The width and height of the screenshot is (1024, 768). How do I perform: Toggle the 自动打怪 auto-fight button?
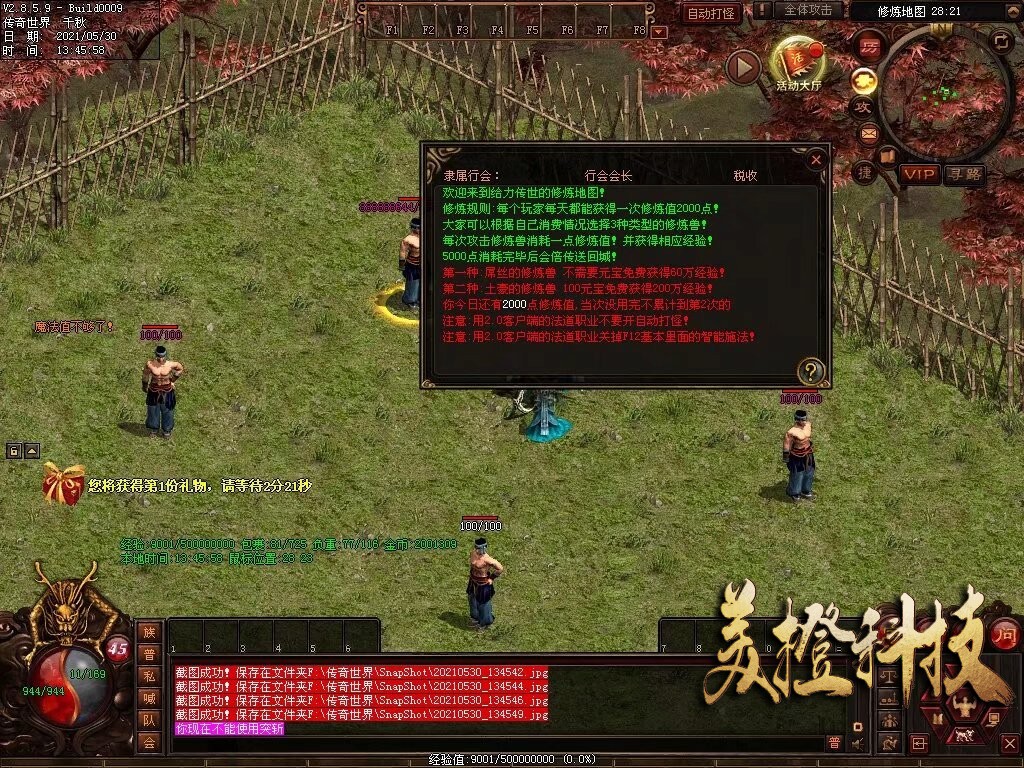tap(712, 13)
